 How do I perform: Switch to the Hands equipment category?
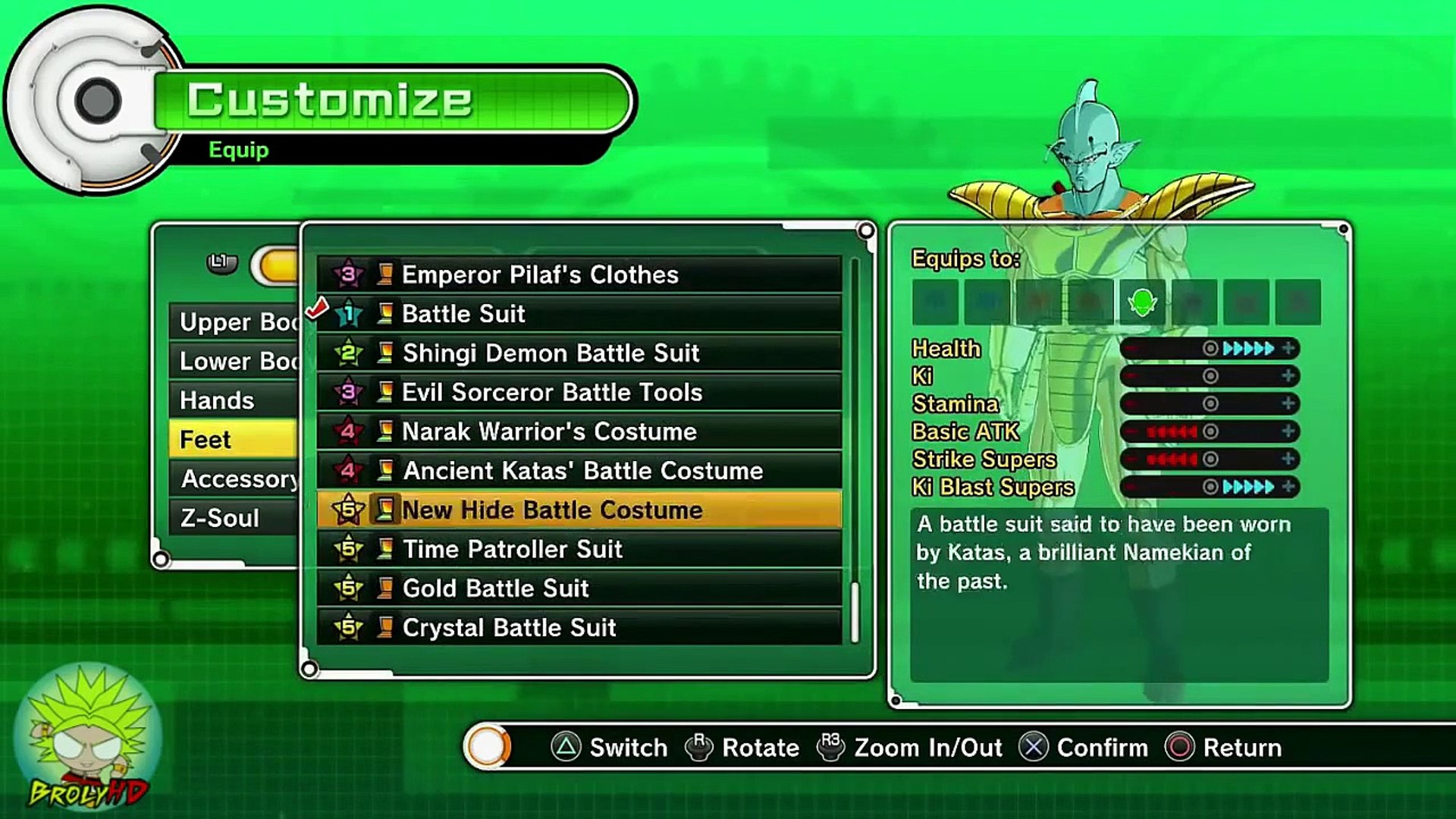click(235, 400)
